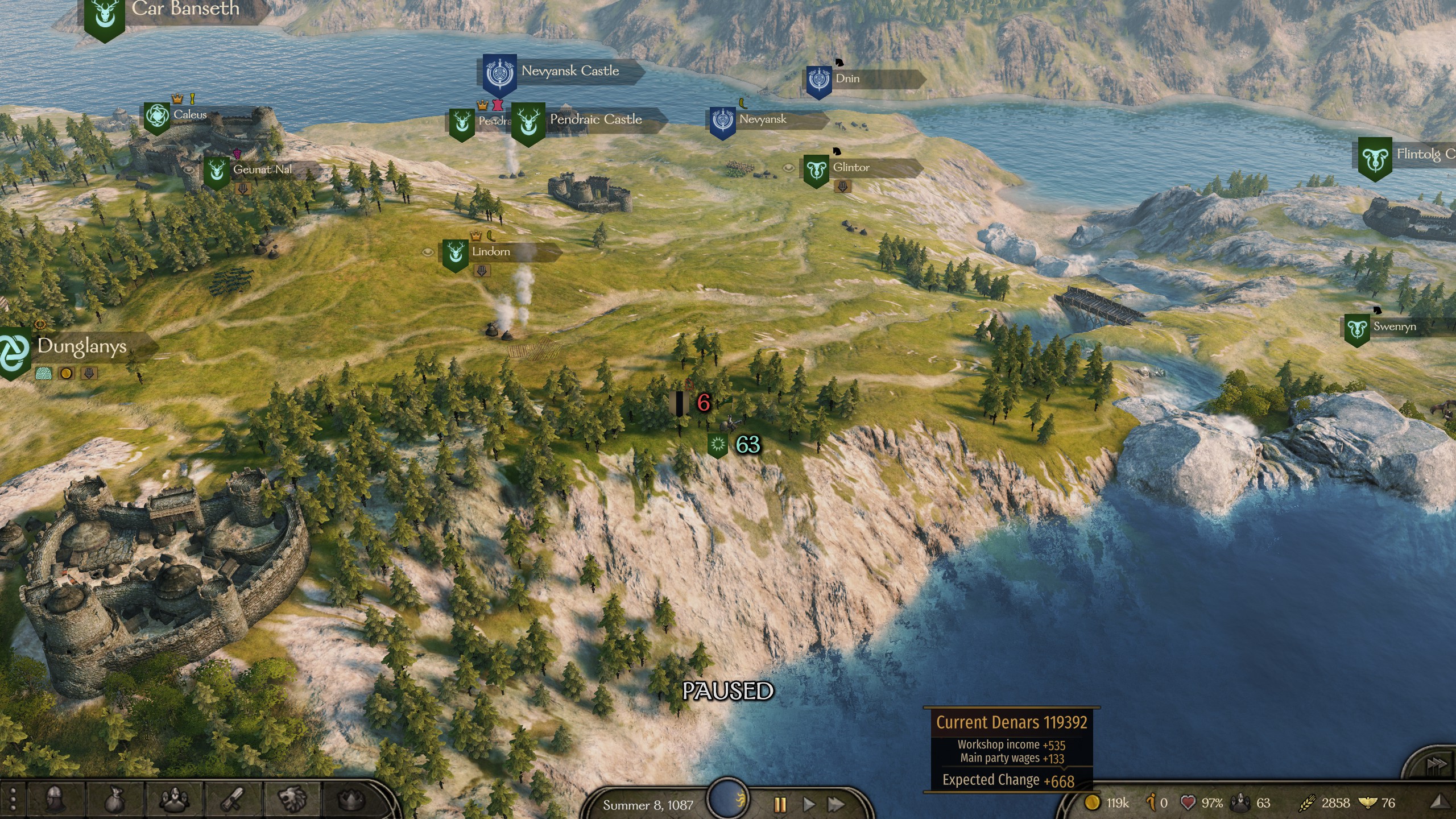The height and width of the screenshot is (819, 1456).
Task: Select the Lindorn village nameplate
Action: pos(491,252)
